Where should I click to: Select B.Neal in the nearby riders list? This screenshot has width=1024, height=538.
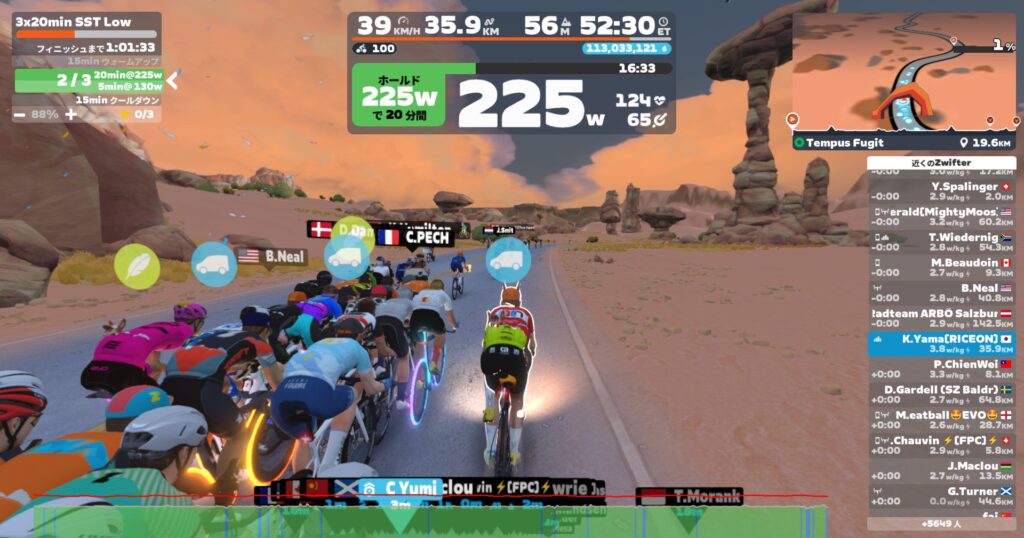[x=940, y=293]
